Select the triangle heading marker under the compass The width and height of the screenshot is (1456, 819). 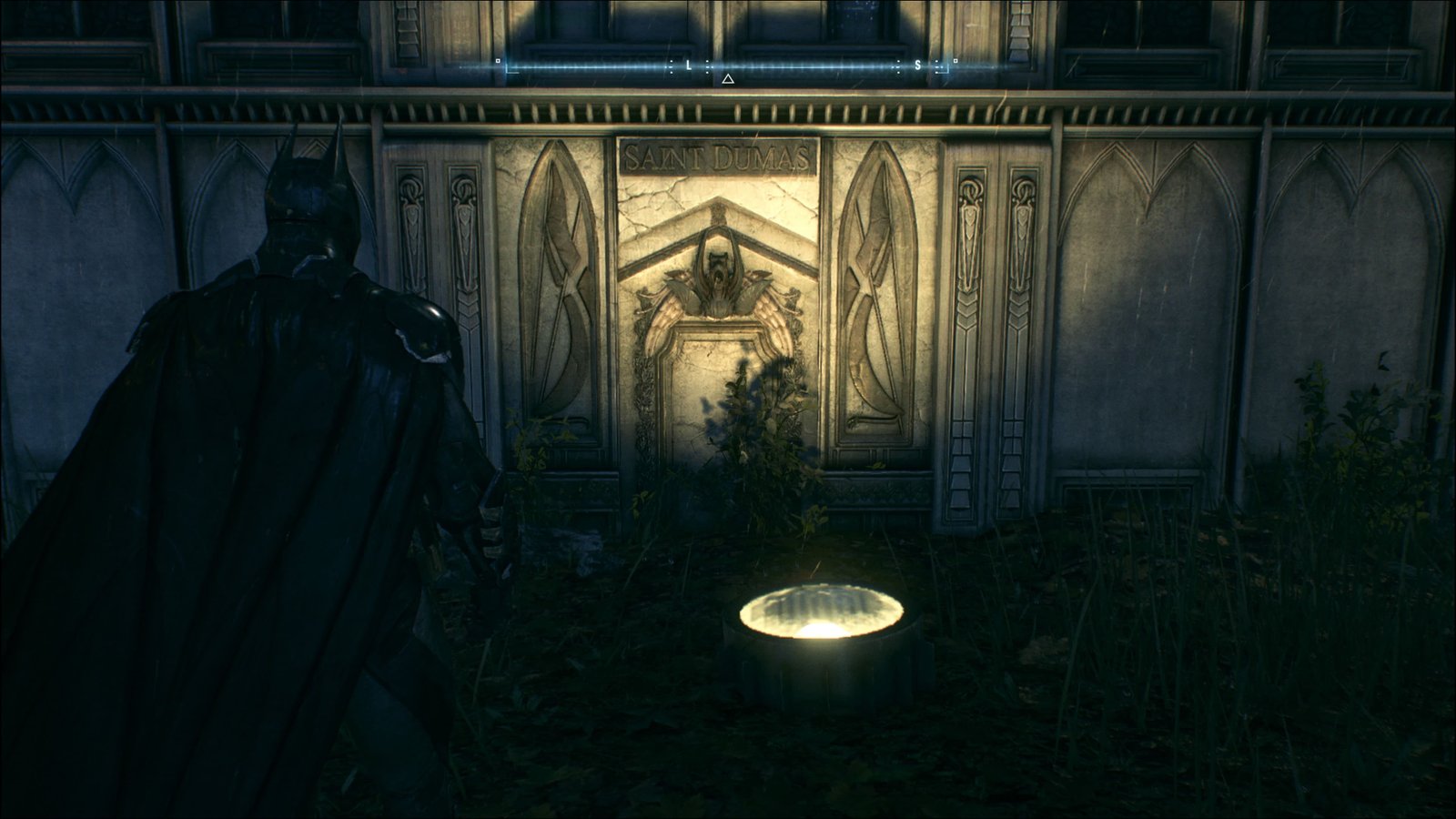[x=727, y=80]
